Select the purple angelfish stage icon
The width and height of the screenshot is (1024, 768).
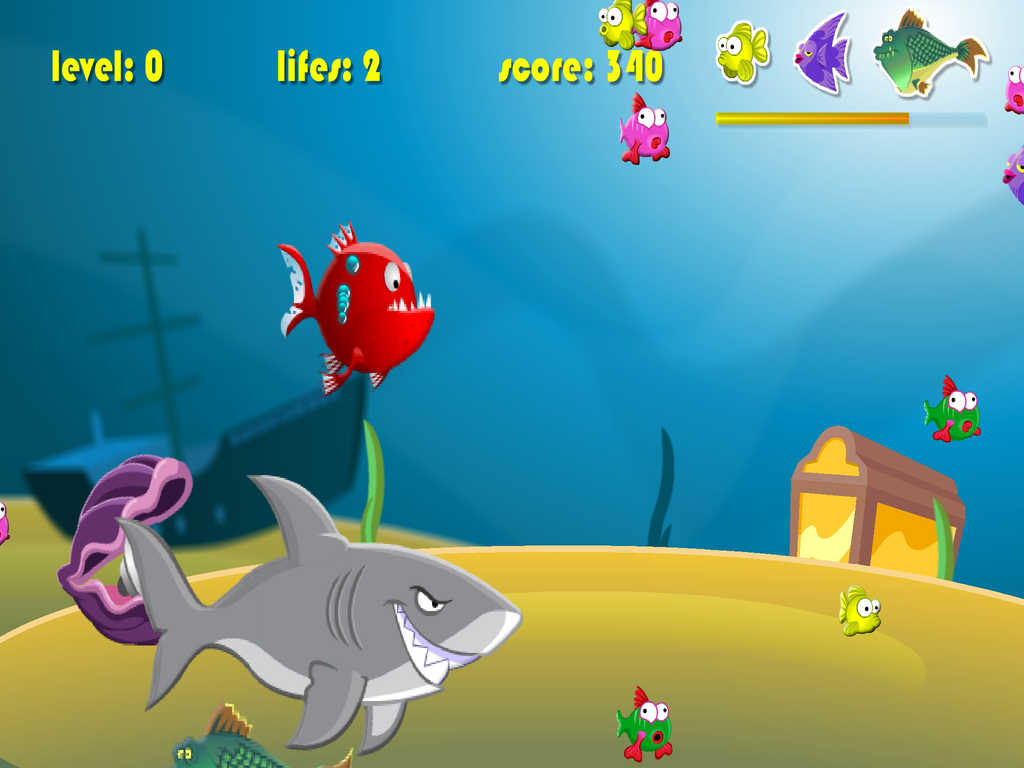pos(823,53)
